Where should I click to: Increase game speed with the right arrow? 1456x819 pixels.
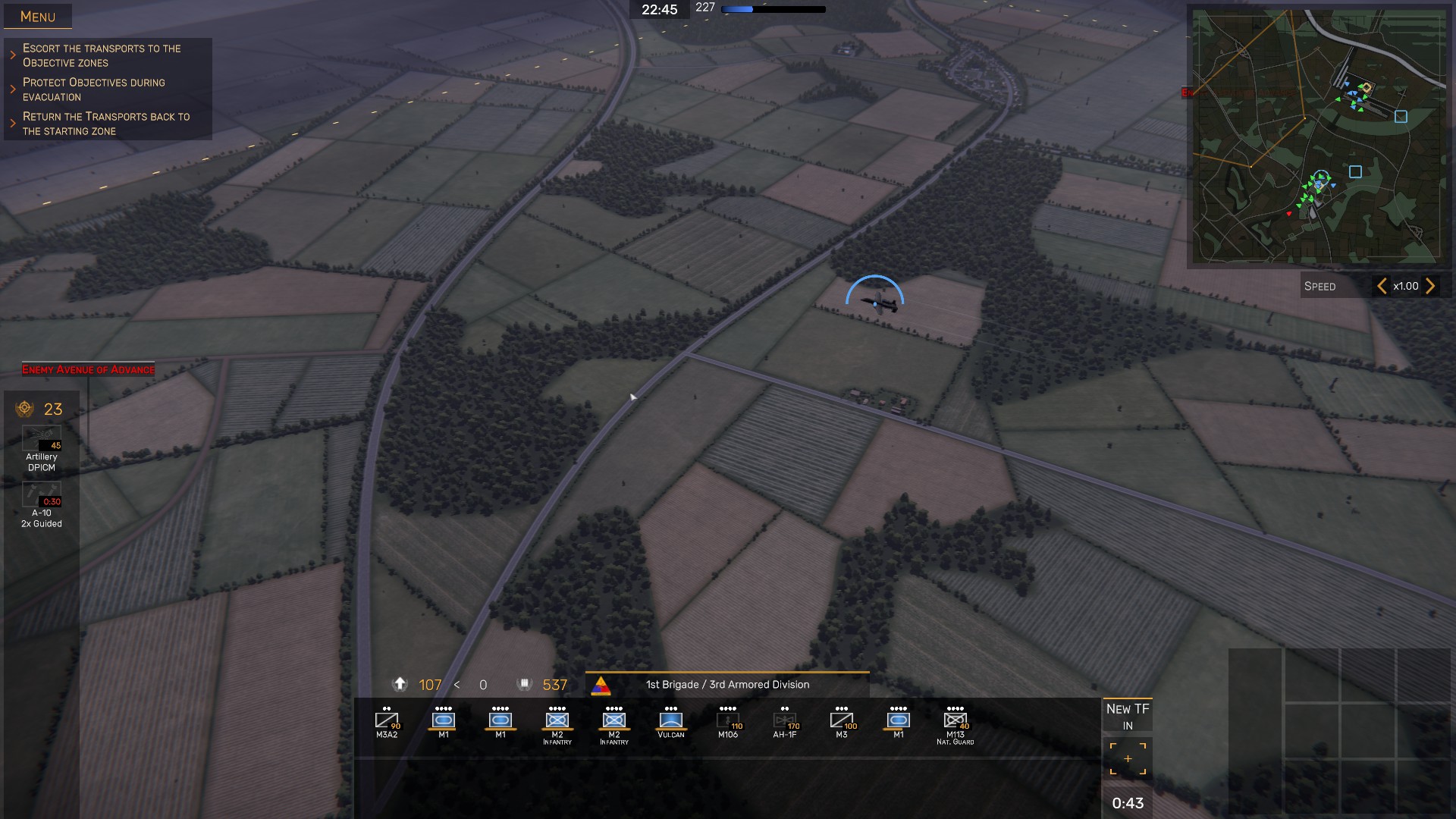click(1430, 286)
